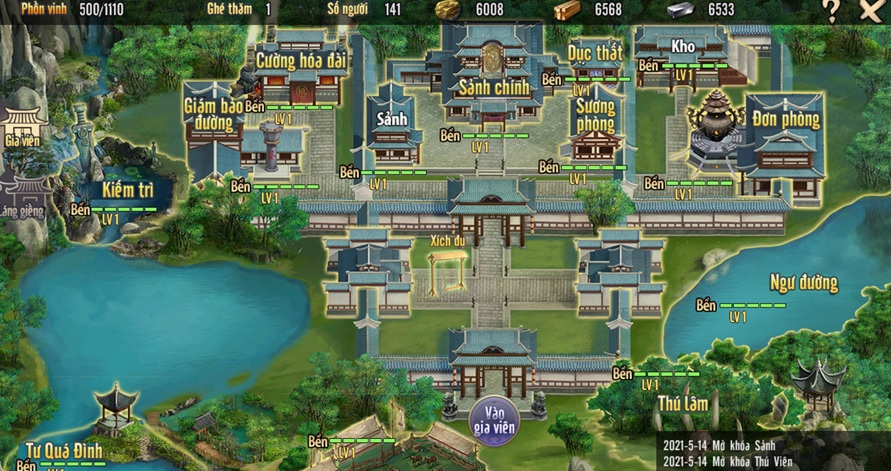Select the Kho storehouse label

click(x=683, y=46)
